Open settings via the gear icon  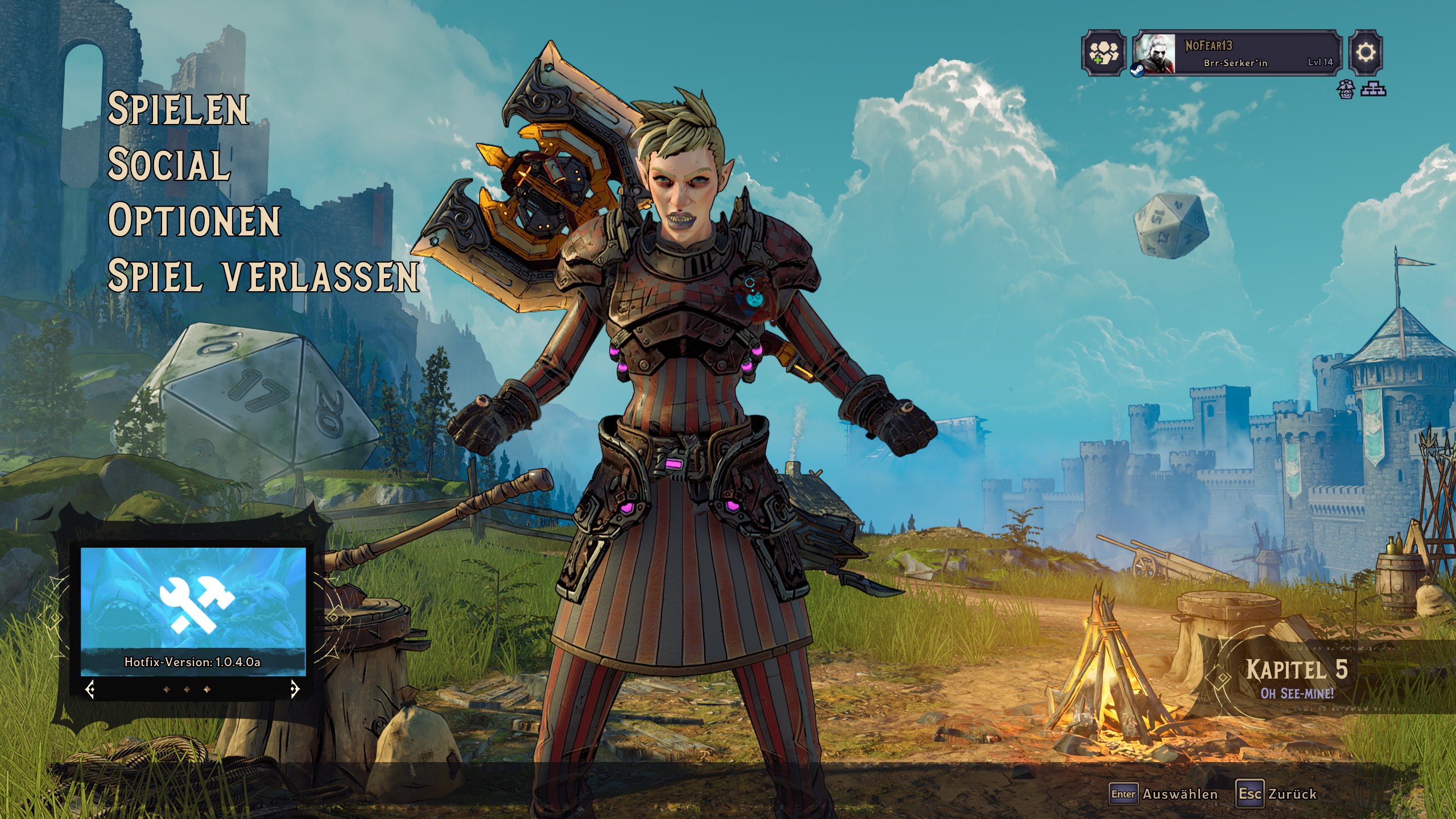click(x=1366, y=53)
